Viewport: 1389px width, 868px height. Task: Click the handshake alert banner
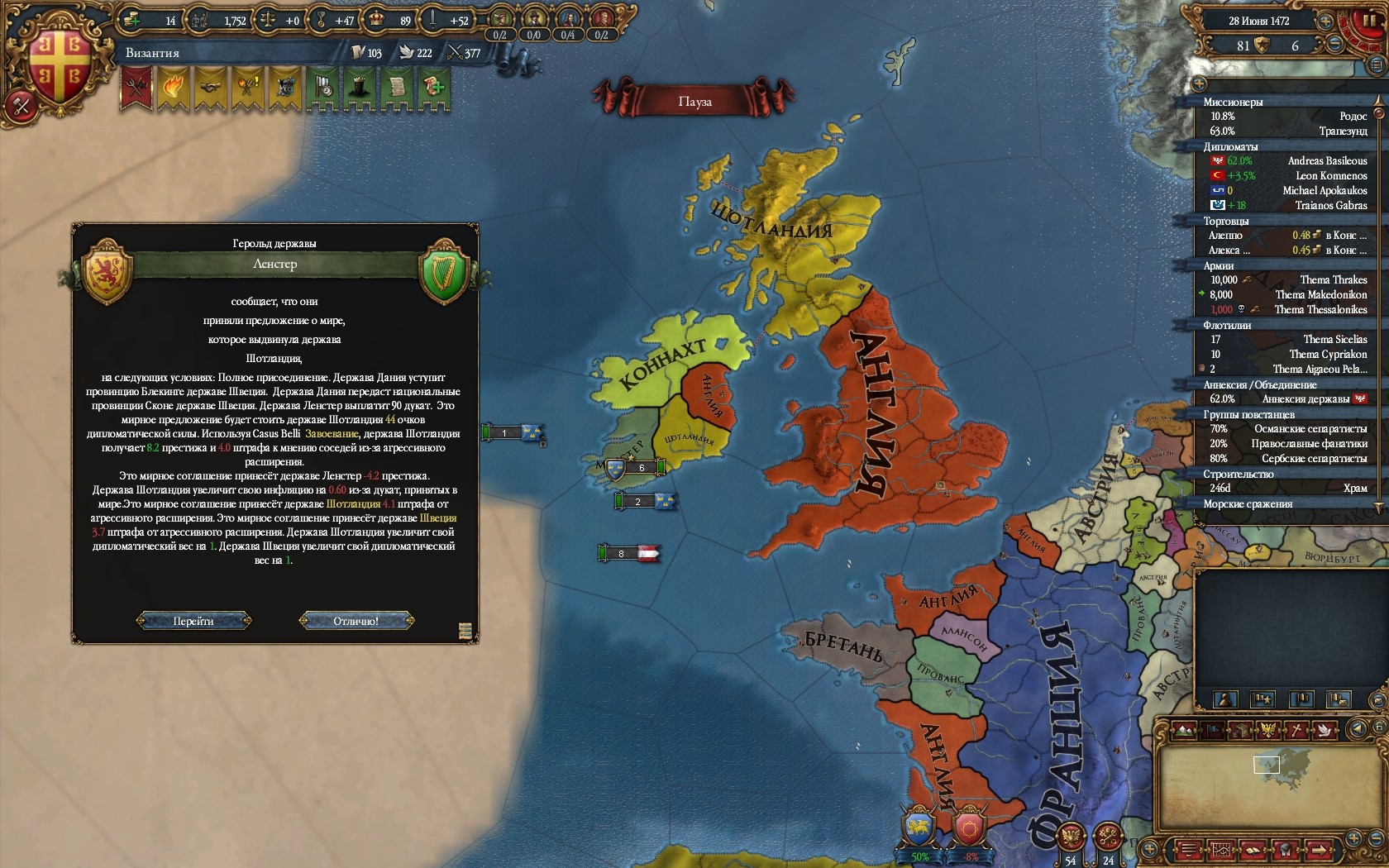click(x=208, y=87)
